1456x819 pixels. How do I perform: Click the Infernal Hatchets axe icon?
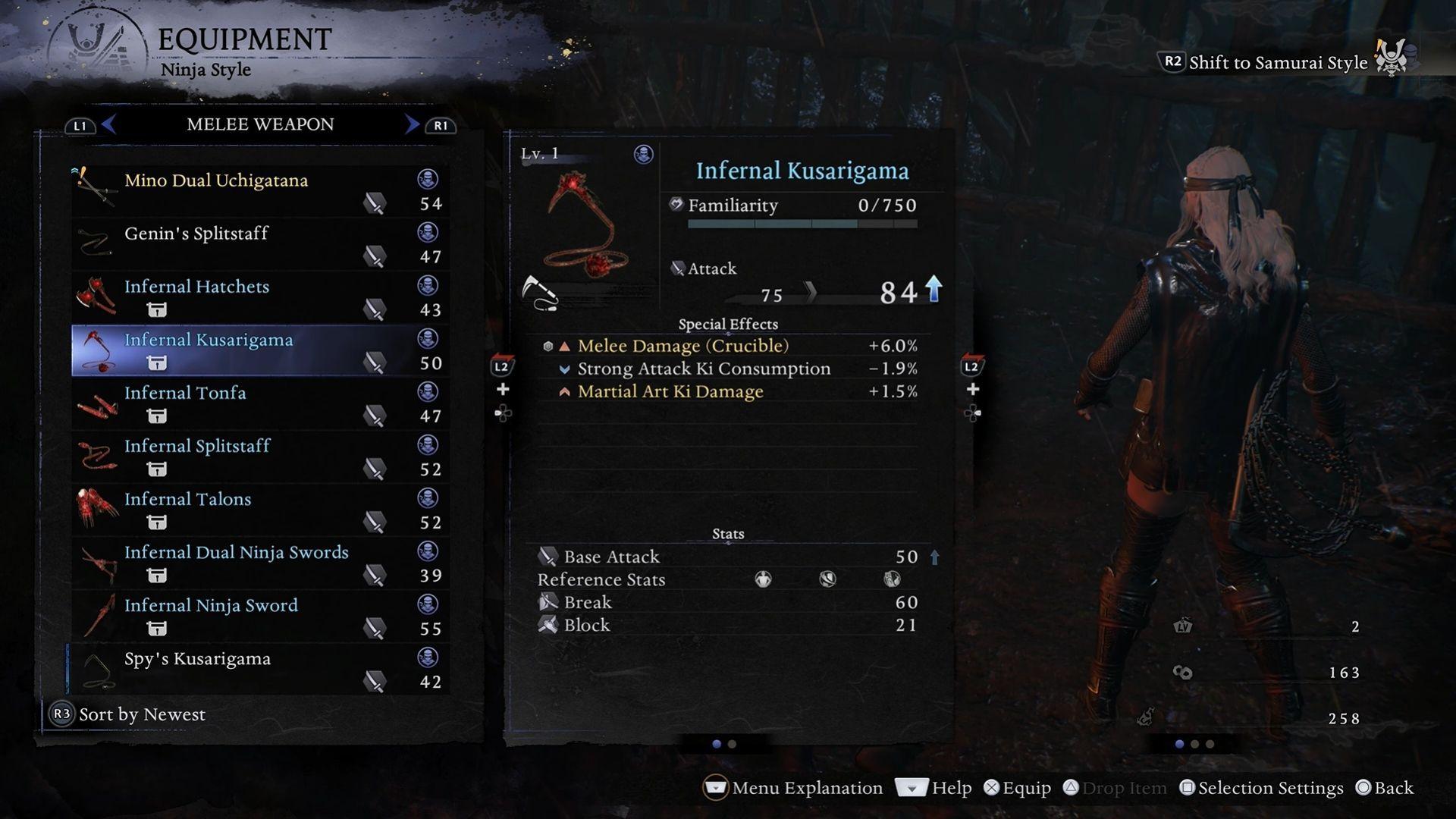pyautogui.click(x=95, y=296)
